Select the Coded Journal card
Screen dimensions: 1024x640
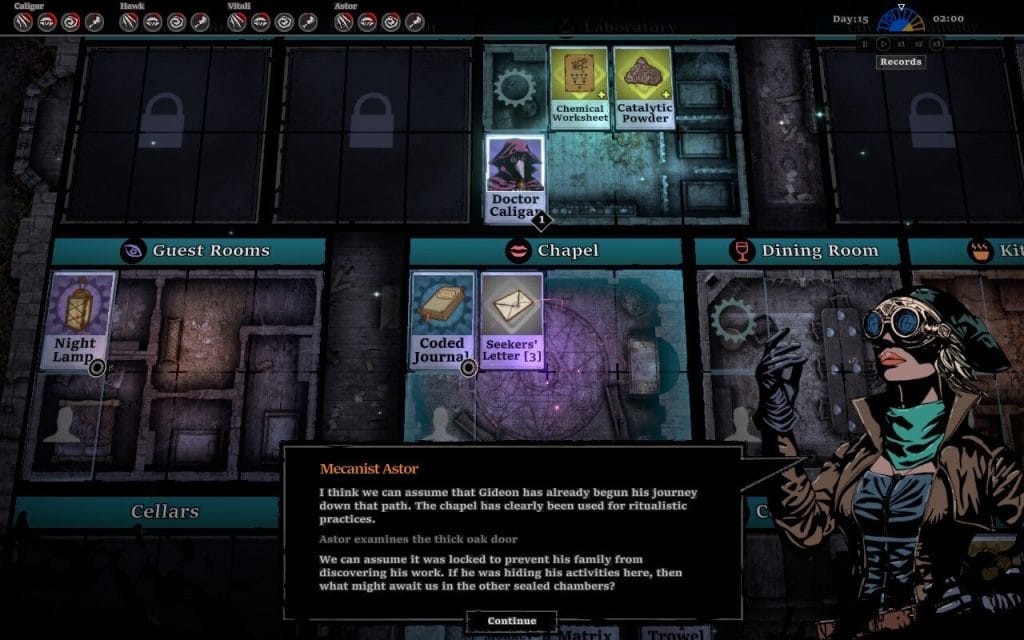pyautogui.click(x=441, y=320)
